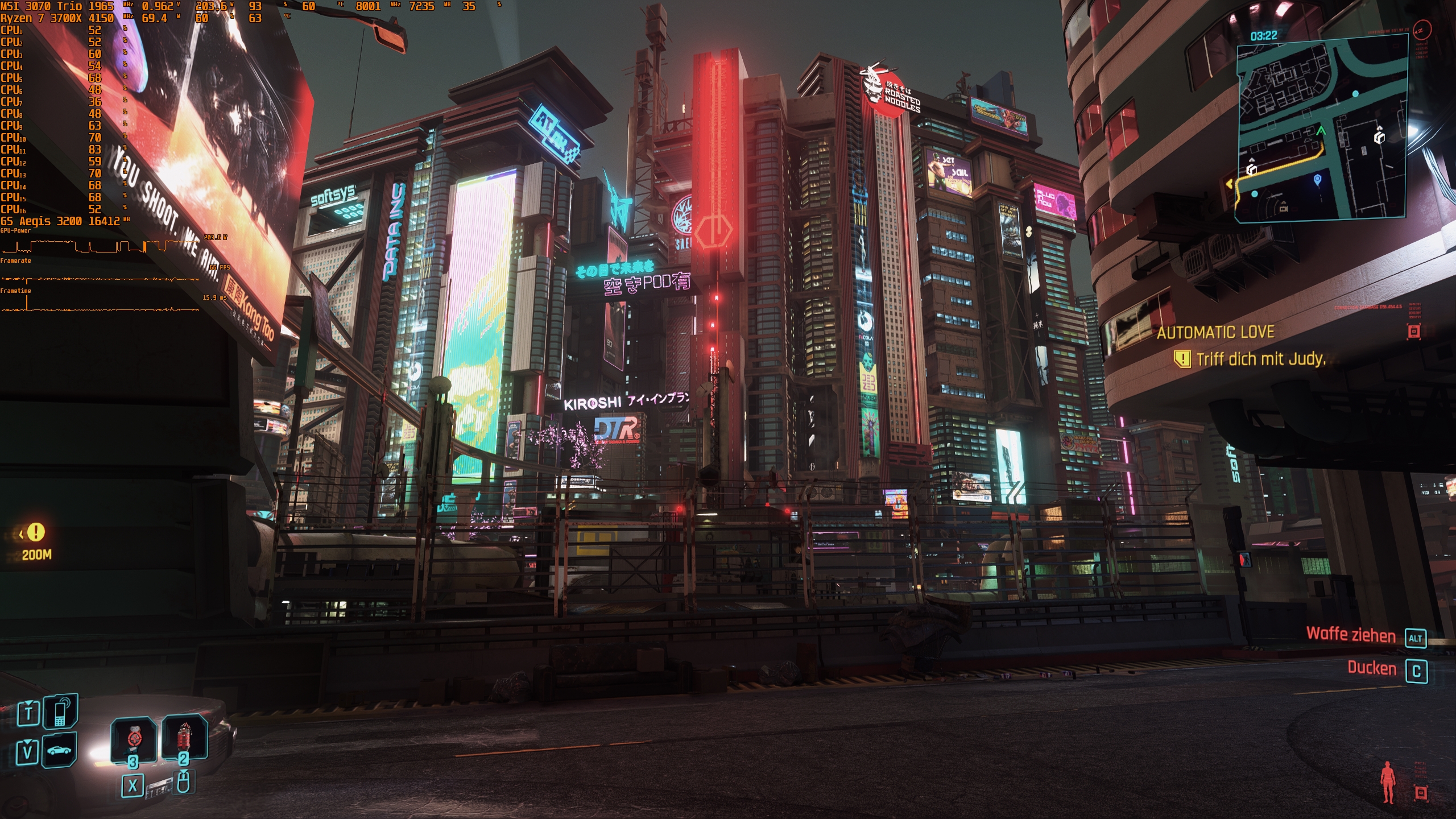Expand the V vehicle keybind arrow
Image resolution: width=1456 pixels, height=819 pixels.
(27, 743)
